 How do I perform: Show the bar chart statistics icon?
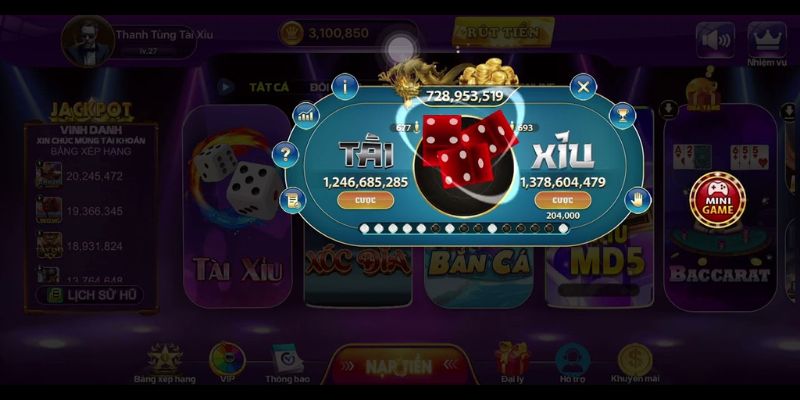coord(304,116)
